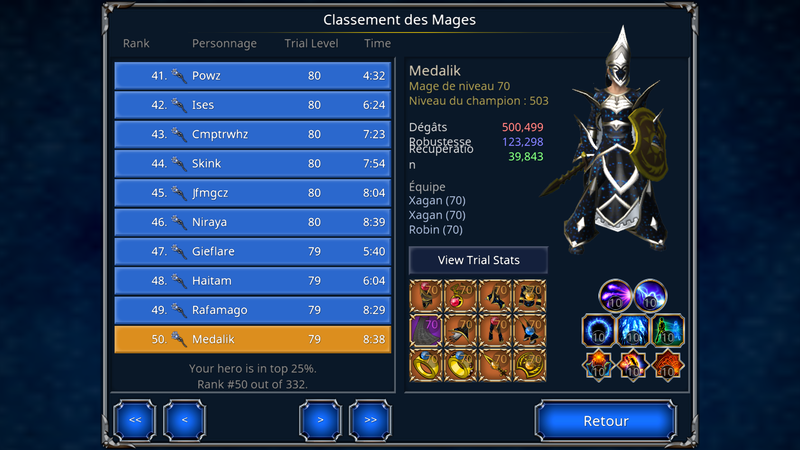Select rank 43 player Cmptrwhz
The width and height of the screenshot is (800, 450).
252,134
